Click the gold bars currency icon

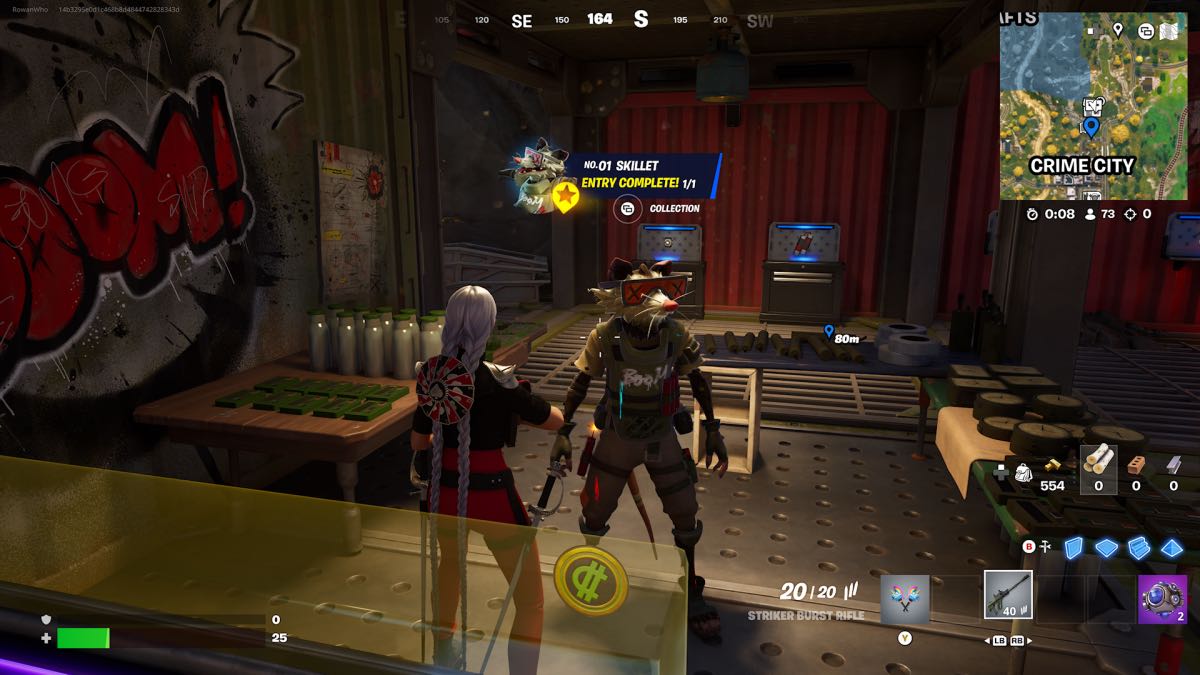(1051, 466)
